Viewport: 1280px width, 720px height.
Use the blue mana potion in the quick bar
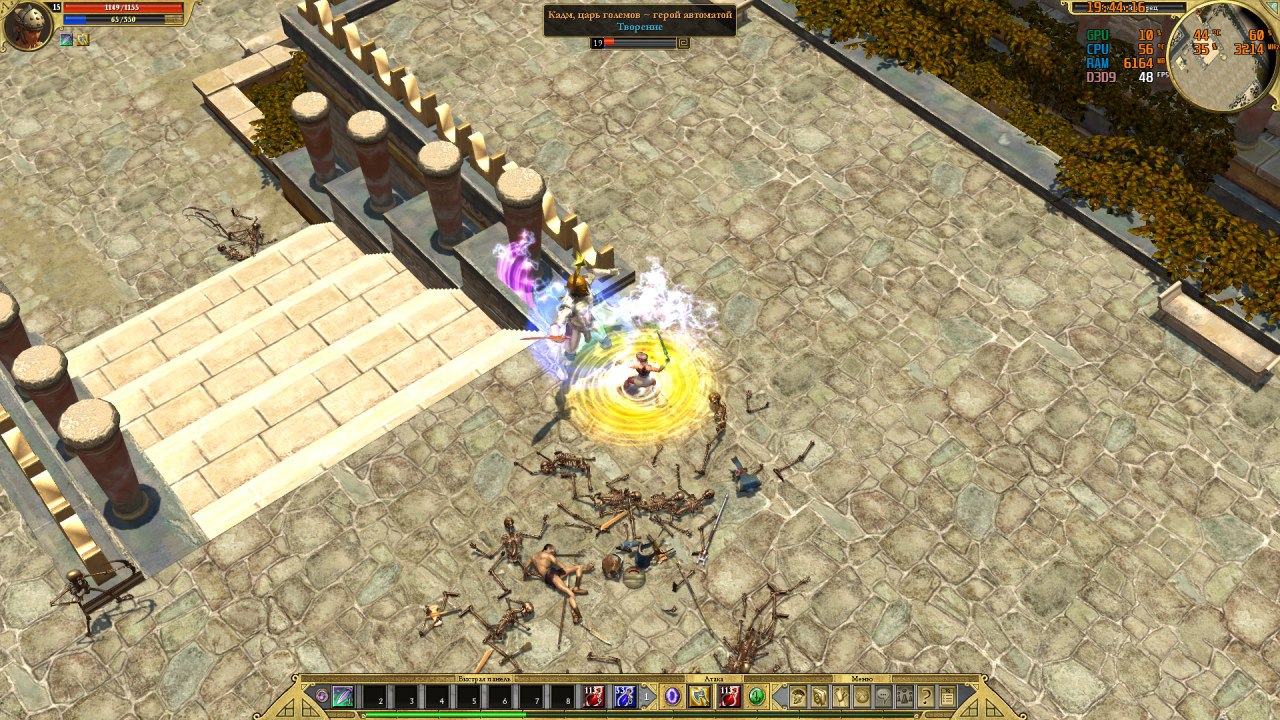click(624, 697)
